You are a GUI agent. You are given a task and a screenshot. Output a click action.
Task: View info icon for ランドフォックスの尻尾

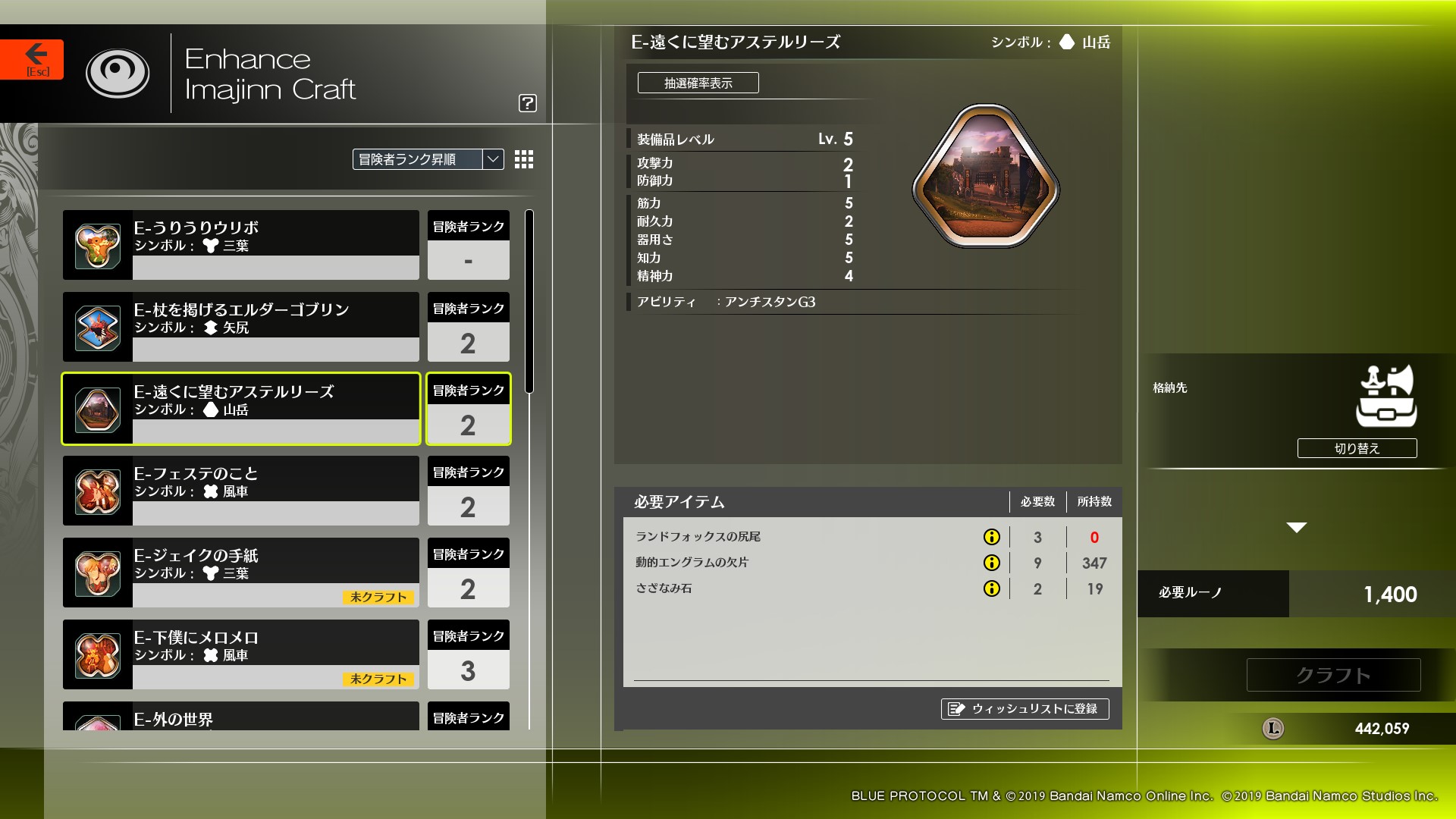point(990,537)
